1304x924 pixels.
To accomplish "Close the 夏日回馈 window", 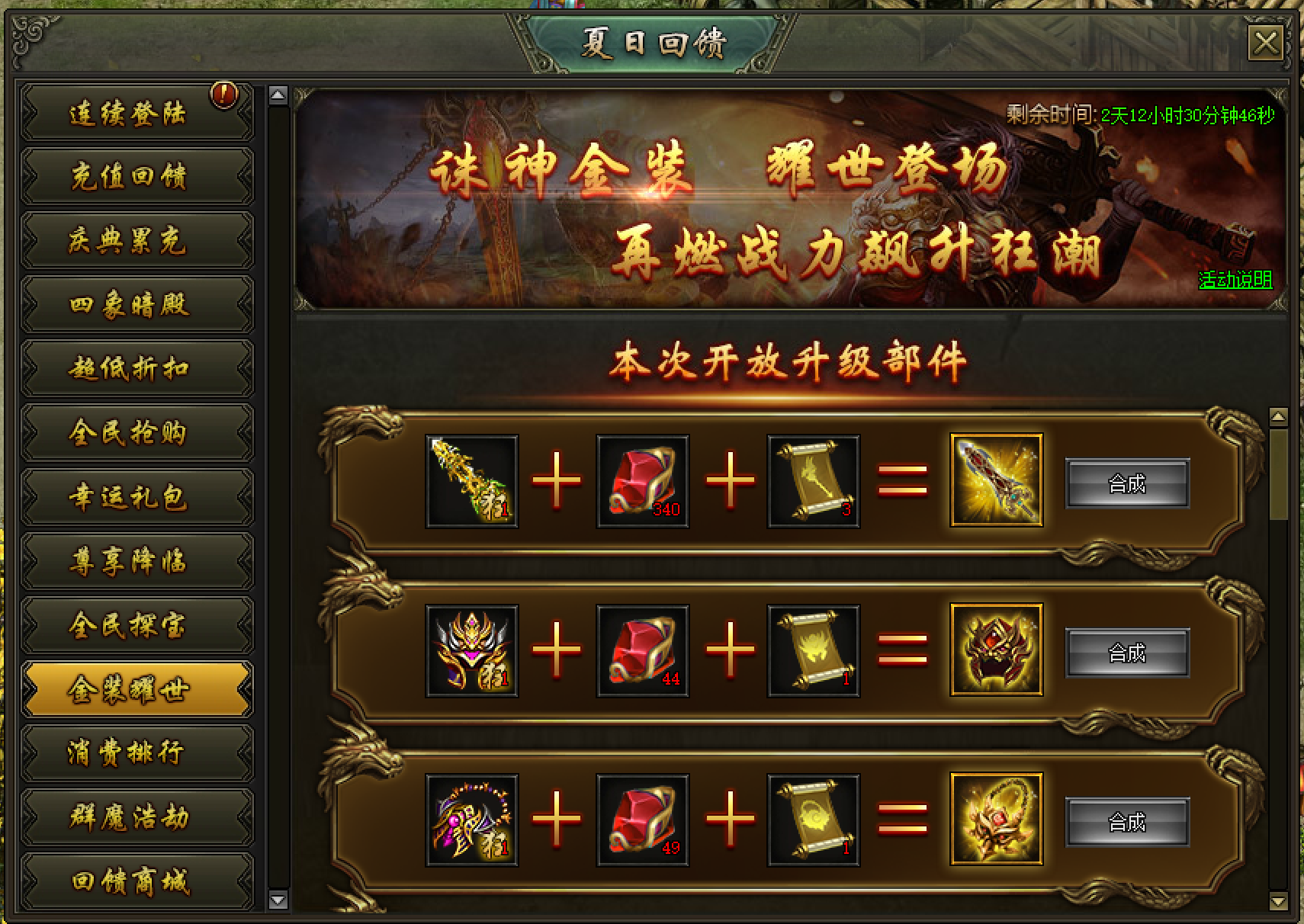I will tap(1265, 43).
